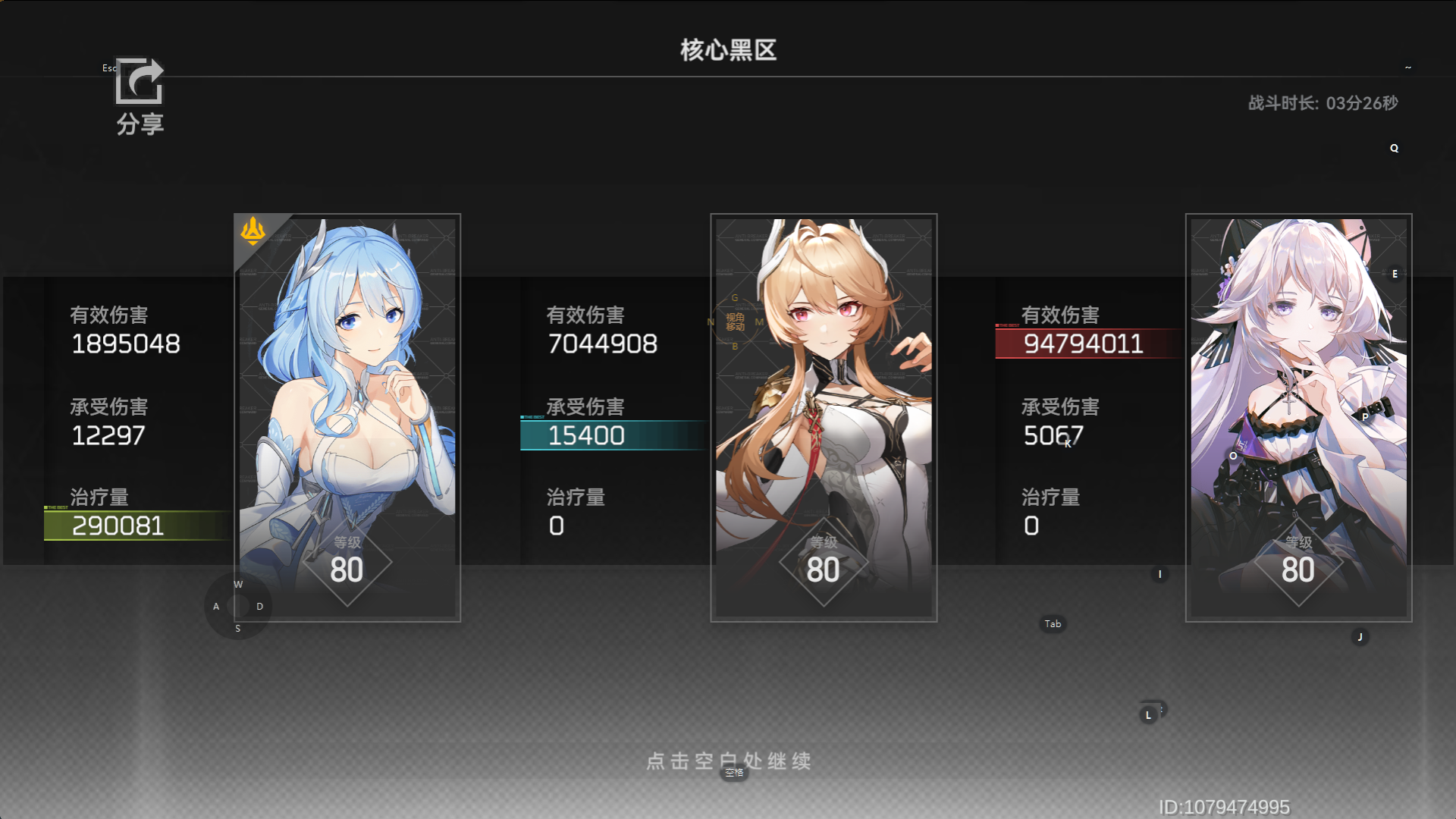
Task: Click the 空格 key prompt at the bottom
Action: pos(733,773)
